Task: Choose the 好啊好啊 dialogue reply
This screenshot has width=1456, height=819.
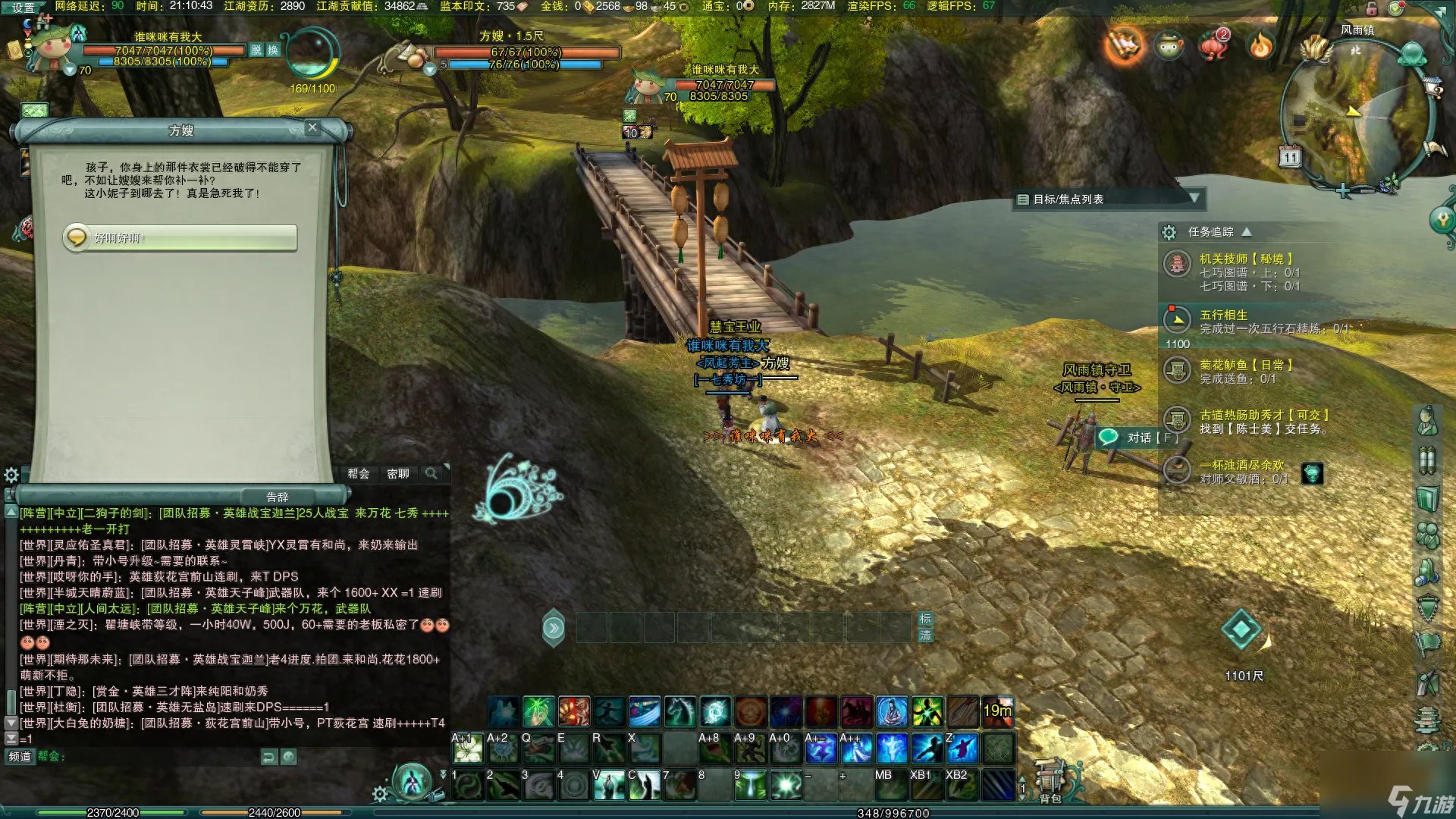Action: point(180,238)
